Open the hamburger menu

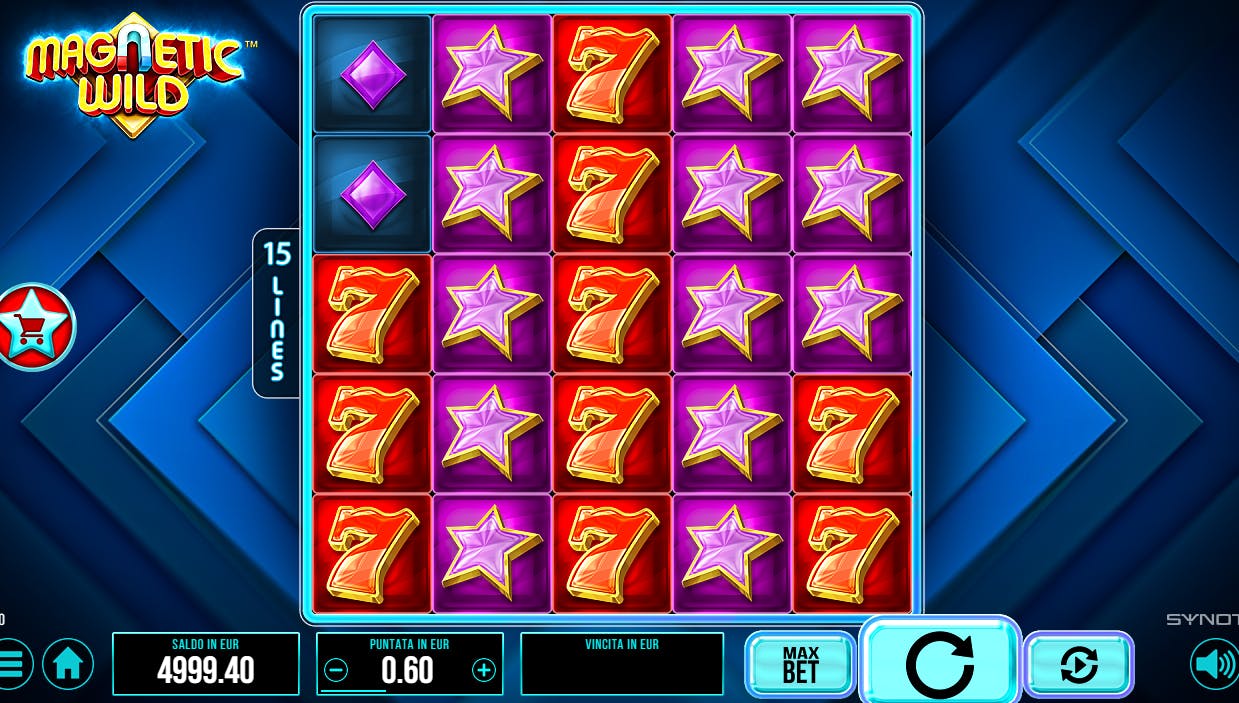[x=12, y=664]
